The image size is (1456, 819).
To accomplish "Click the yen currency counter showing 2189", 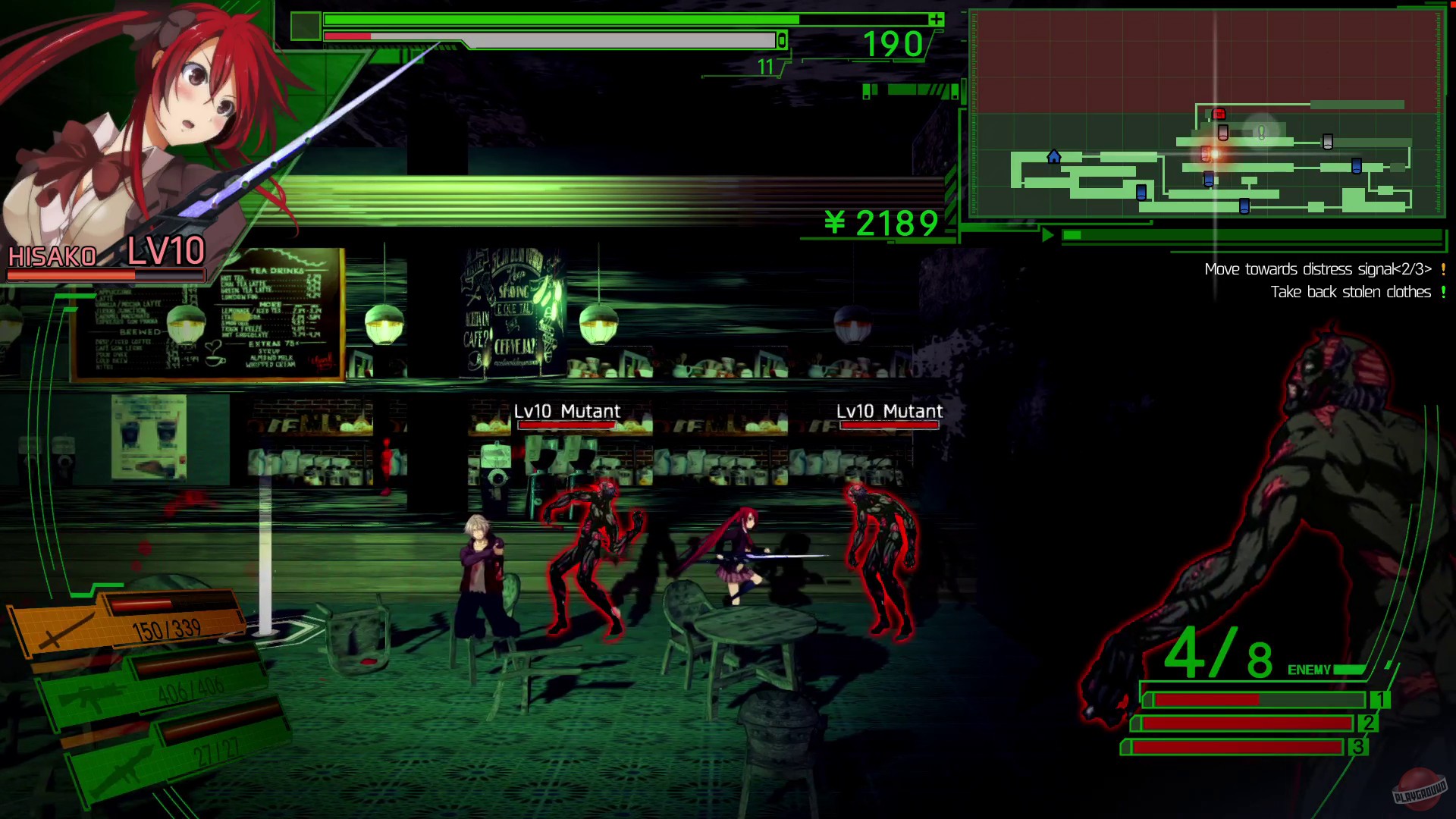I will pos(880,224).
